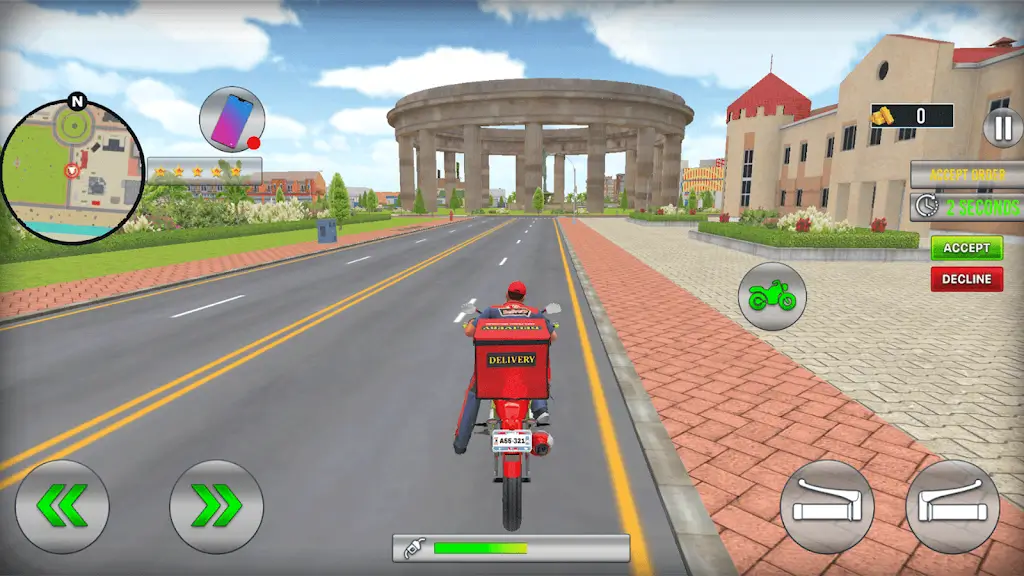Decline the delivery order

pyautogui.click(x=966, y=279)
